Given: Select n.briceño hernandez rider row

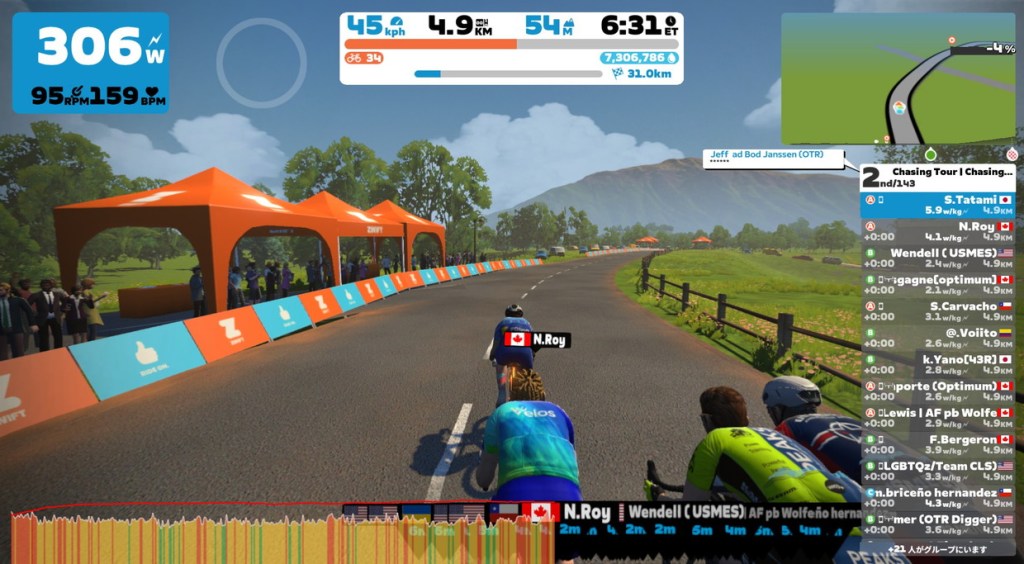Looking at the screenshot, I should click(937, 498).
